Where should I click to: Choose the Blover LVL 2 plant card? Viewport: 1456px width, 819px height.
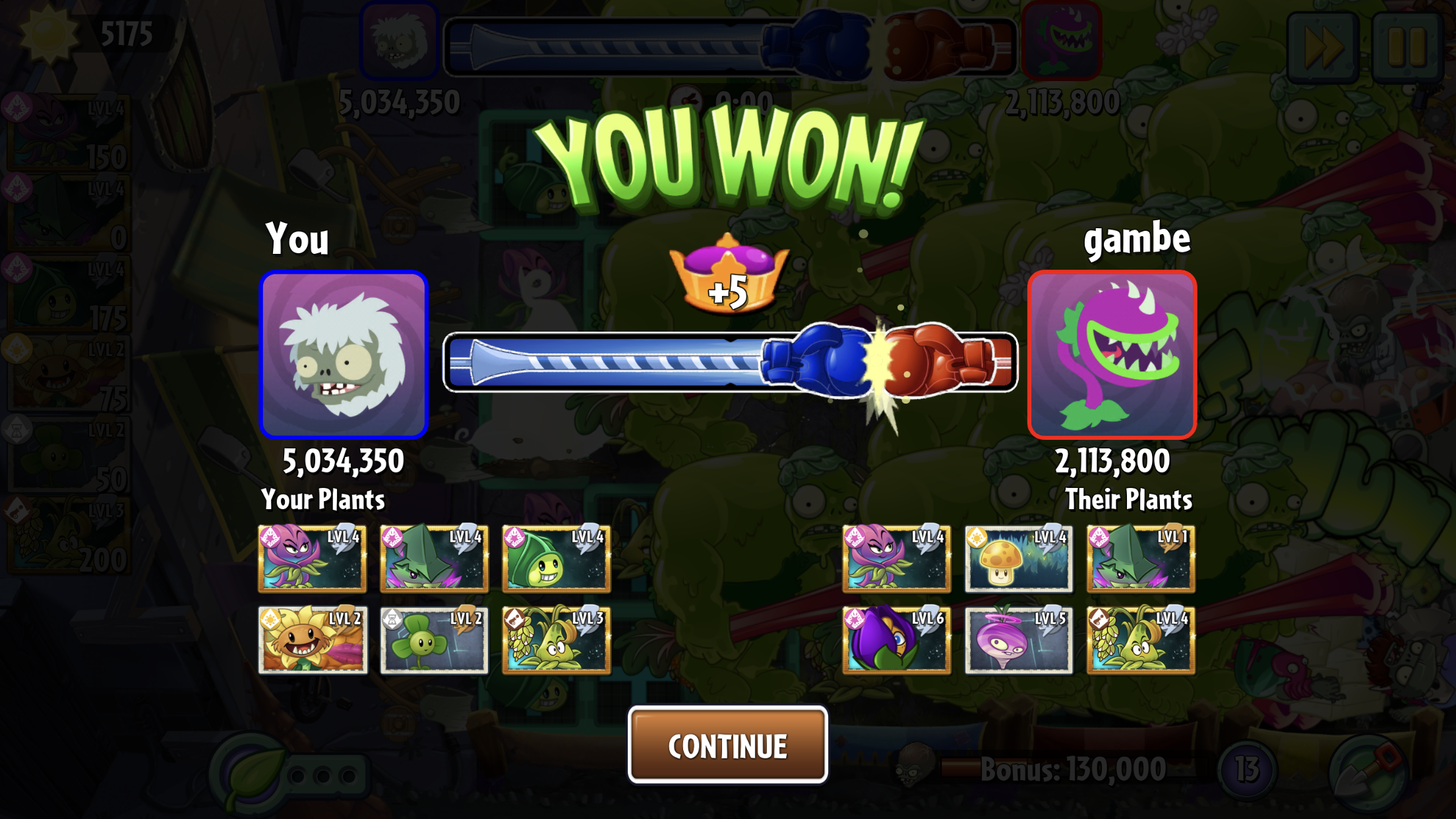click(x=435, y=640)
